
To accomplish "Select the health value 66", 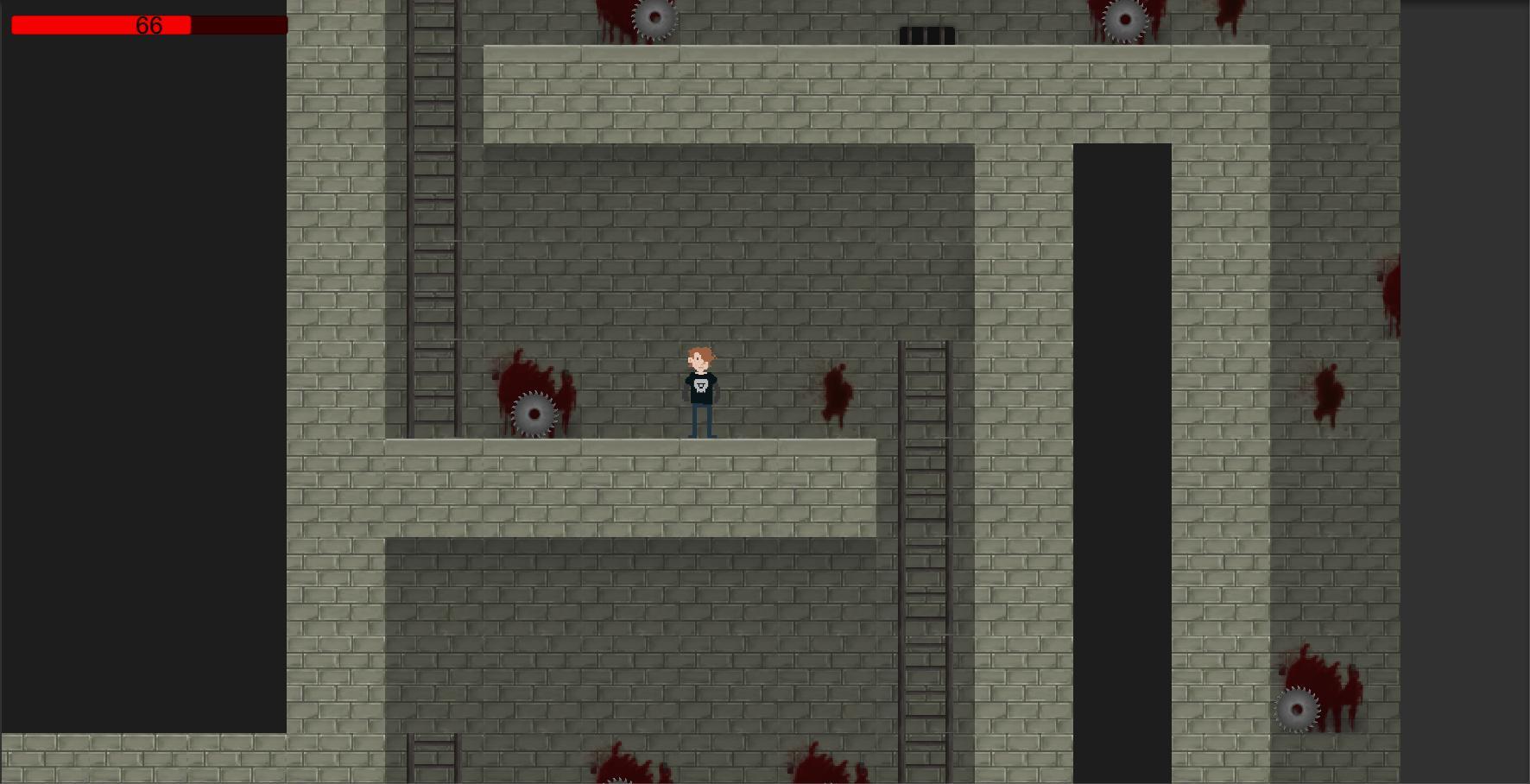I will 148,24.
